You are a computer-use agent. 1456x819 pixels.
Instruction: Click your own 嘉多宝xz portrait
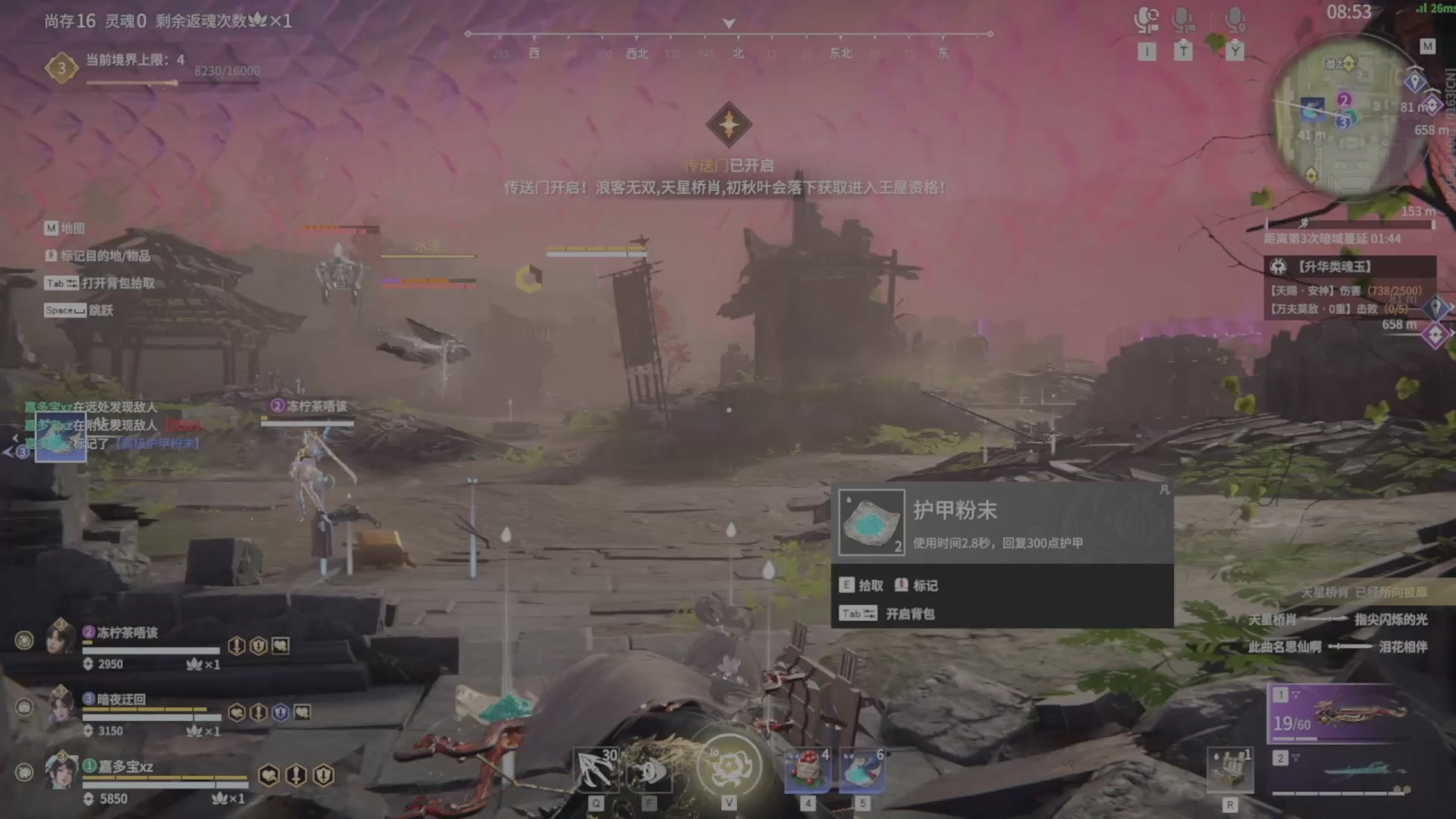pos(61,772)
